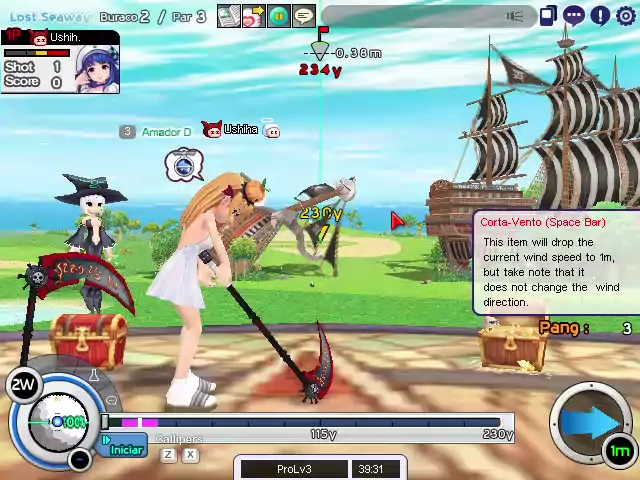Click the exclamation mark notice icon
This screenshot has height=480, width=640.
pyautogui.click(x=599, y=15)
